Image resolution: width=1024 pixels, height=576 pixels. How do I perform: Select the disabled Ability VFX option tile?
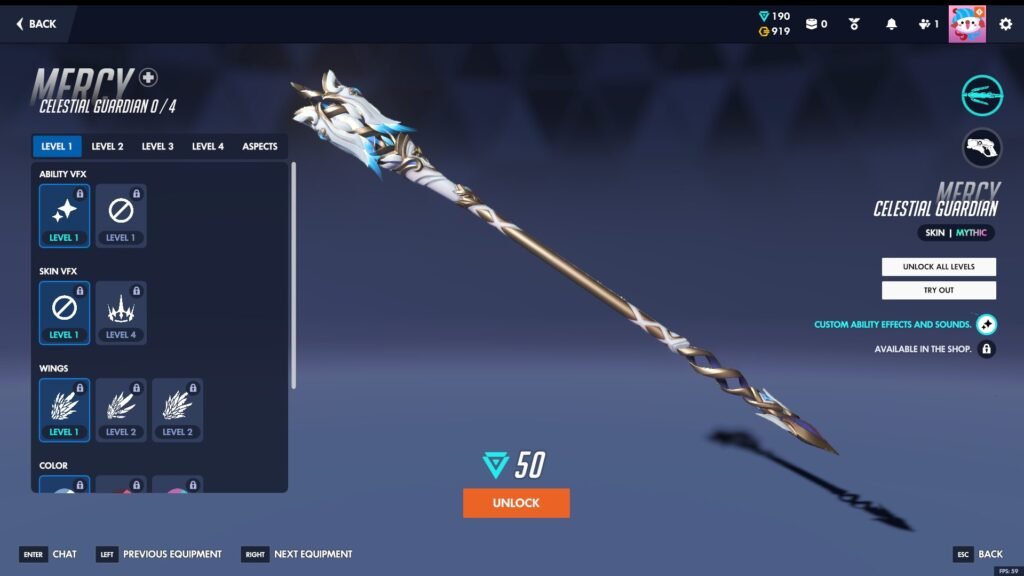click(121, 215)
